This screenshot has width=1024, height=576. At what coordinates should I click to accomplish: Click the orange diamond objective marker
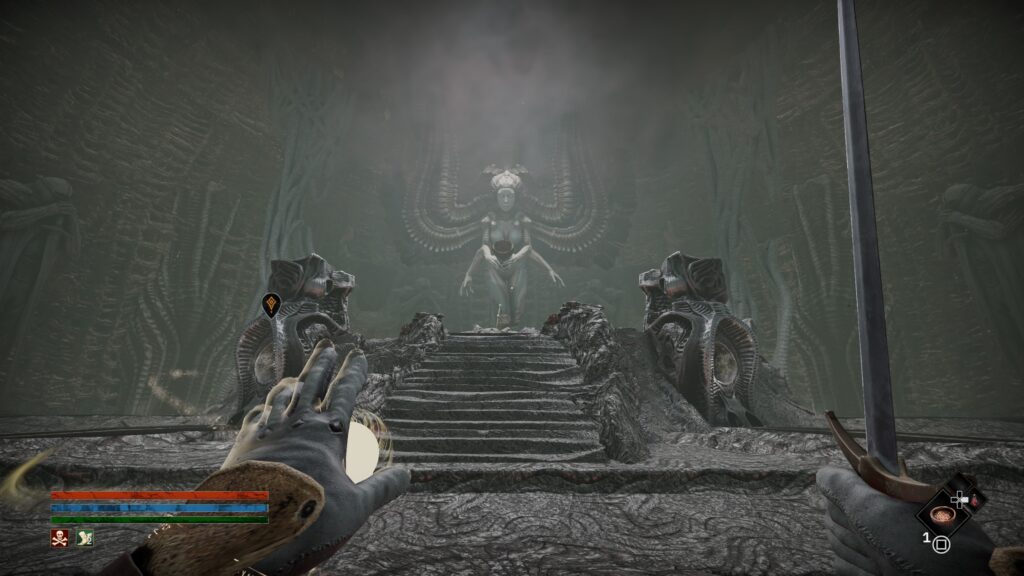click(271, 305)
